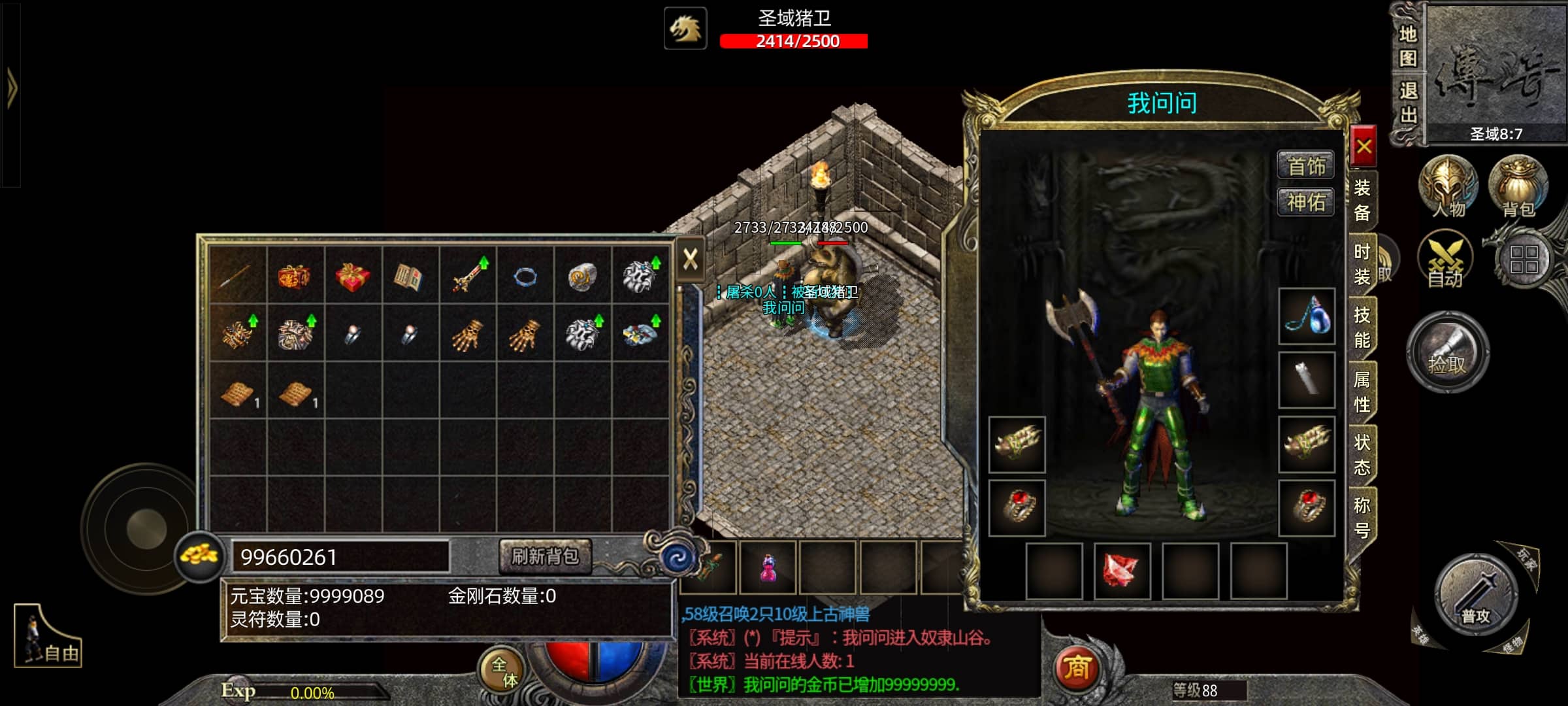The image size is (1568, 706).
Task: Close the character equipment panel
Action: pos(1364,146)
